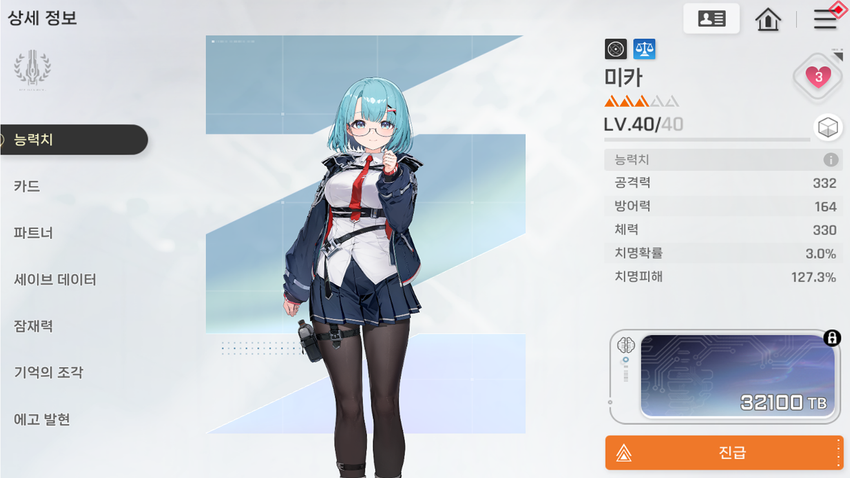Choose the 에고 발현 tab
This screenshot has width=850, height=478.
click(x=42, y=419)
